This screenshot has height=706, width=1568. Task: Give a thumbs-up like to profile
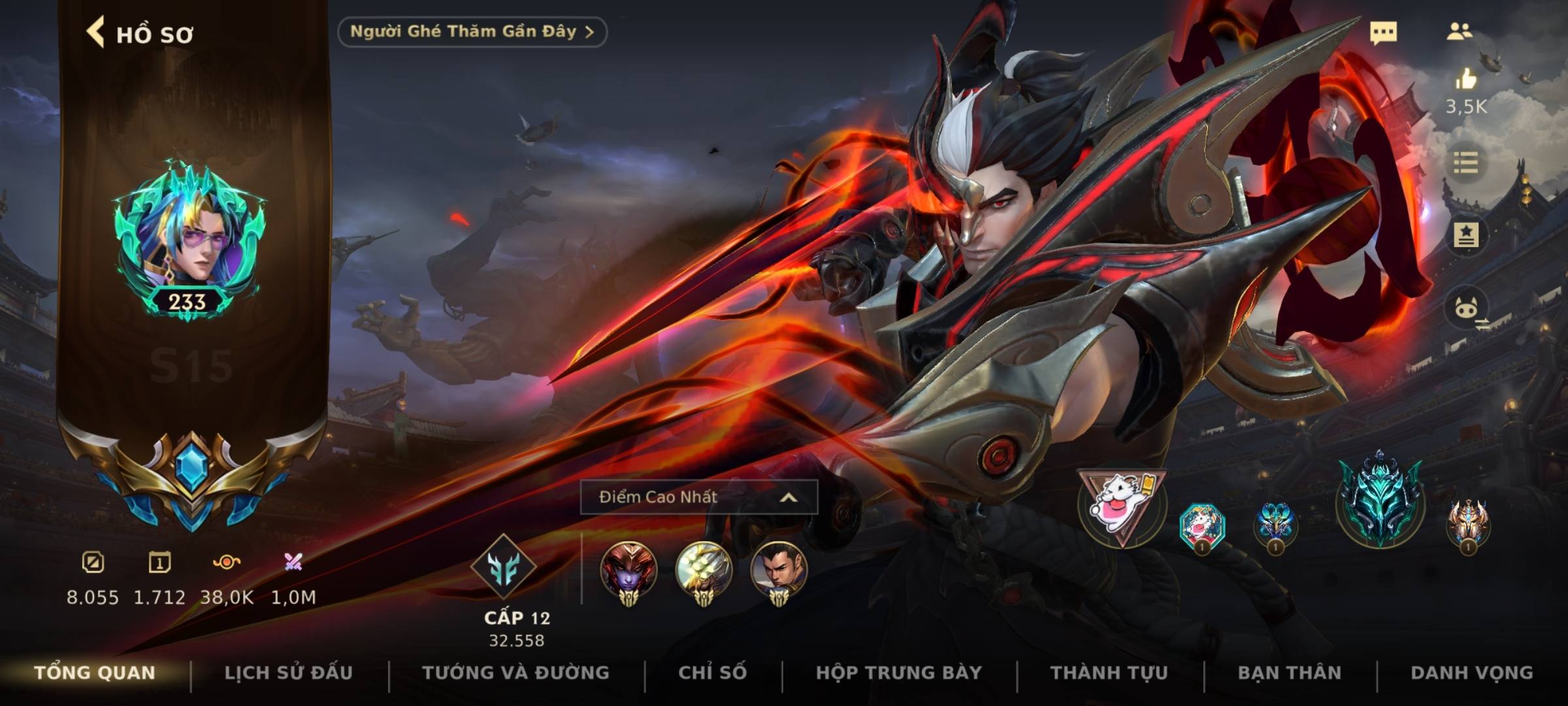coord(1466,80)
